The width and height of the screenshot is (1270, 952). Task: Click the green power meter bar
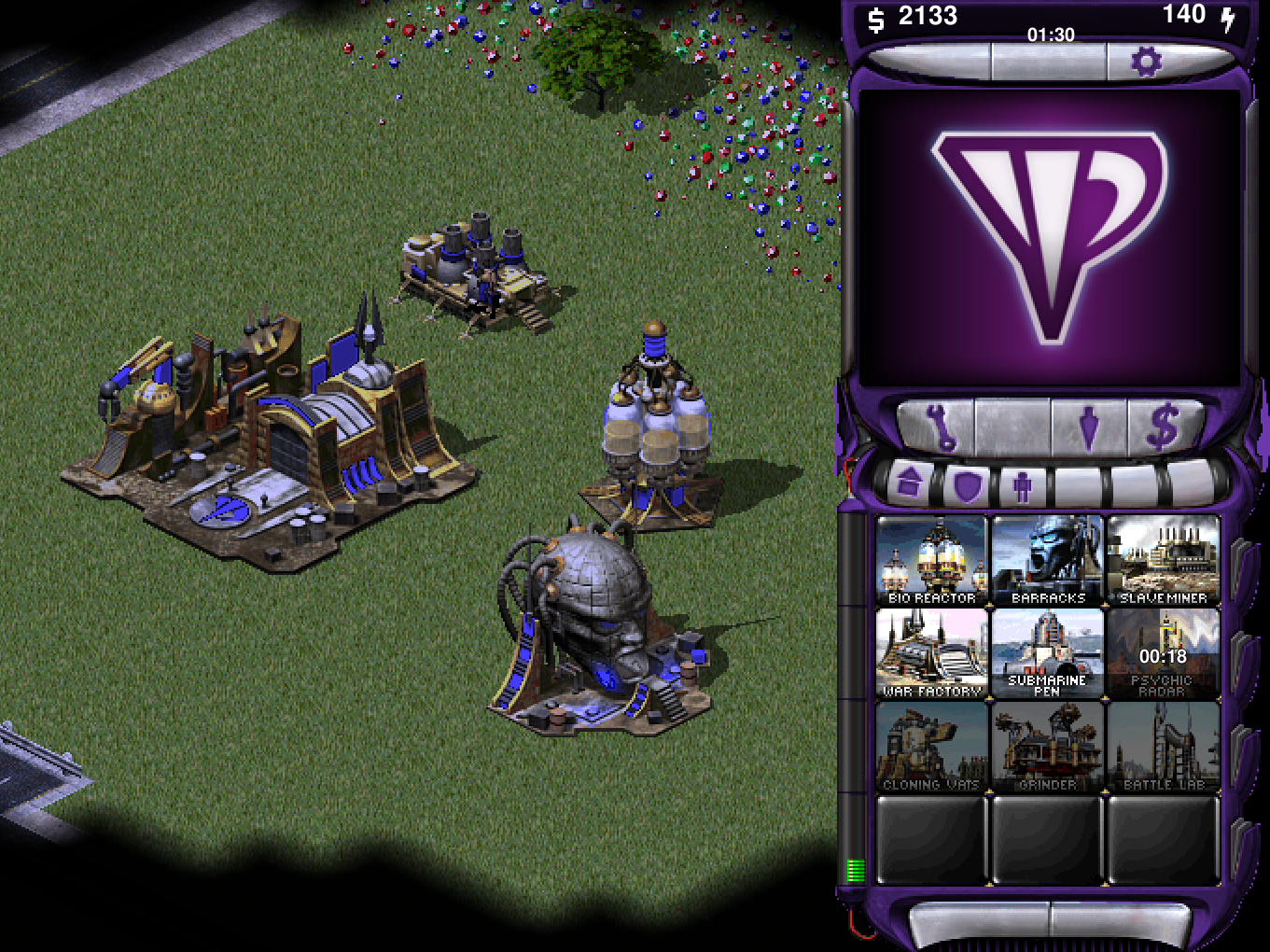[855, 869]
